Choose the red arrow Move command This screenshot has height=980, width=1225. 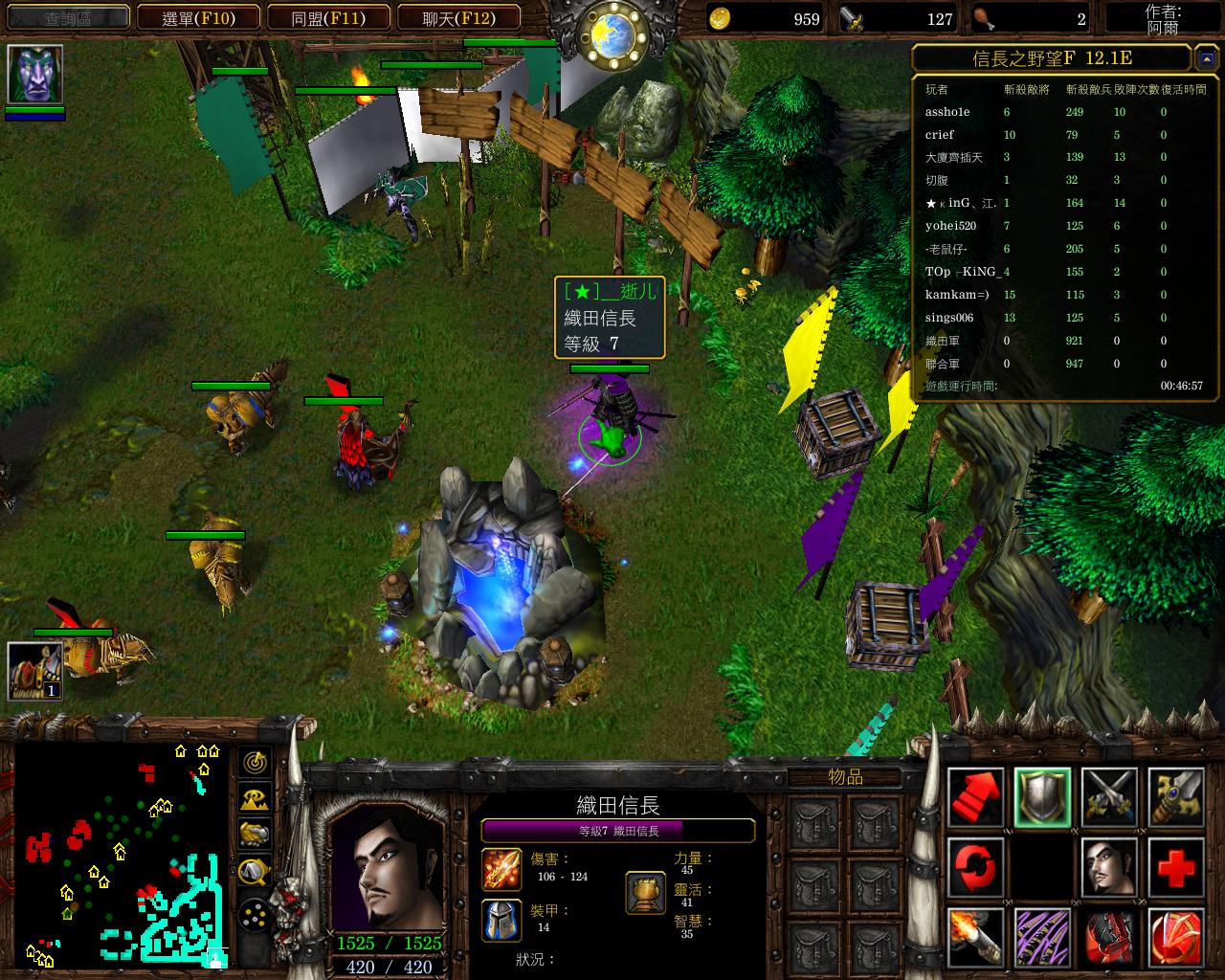976,797
